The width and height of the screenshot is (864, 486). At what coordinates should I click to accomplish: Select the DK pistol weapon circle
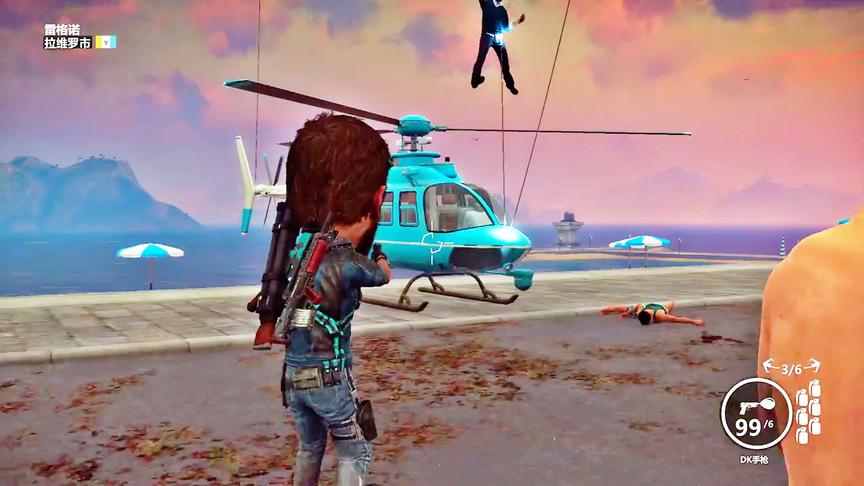(x=756, y=412)
